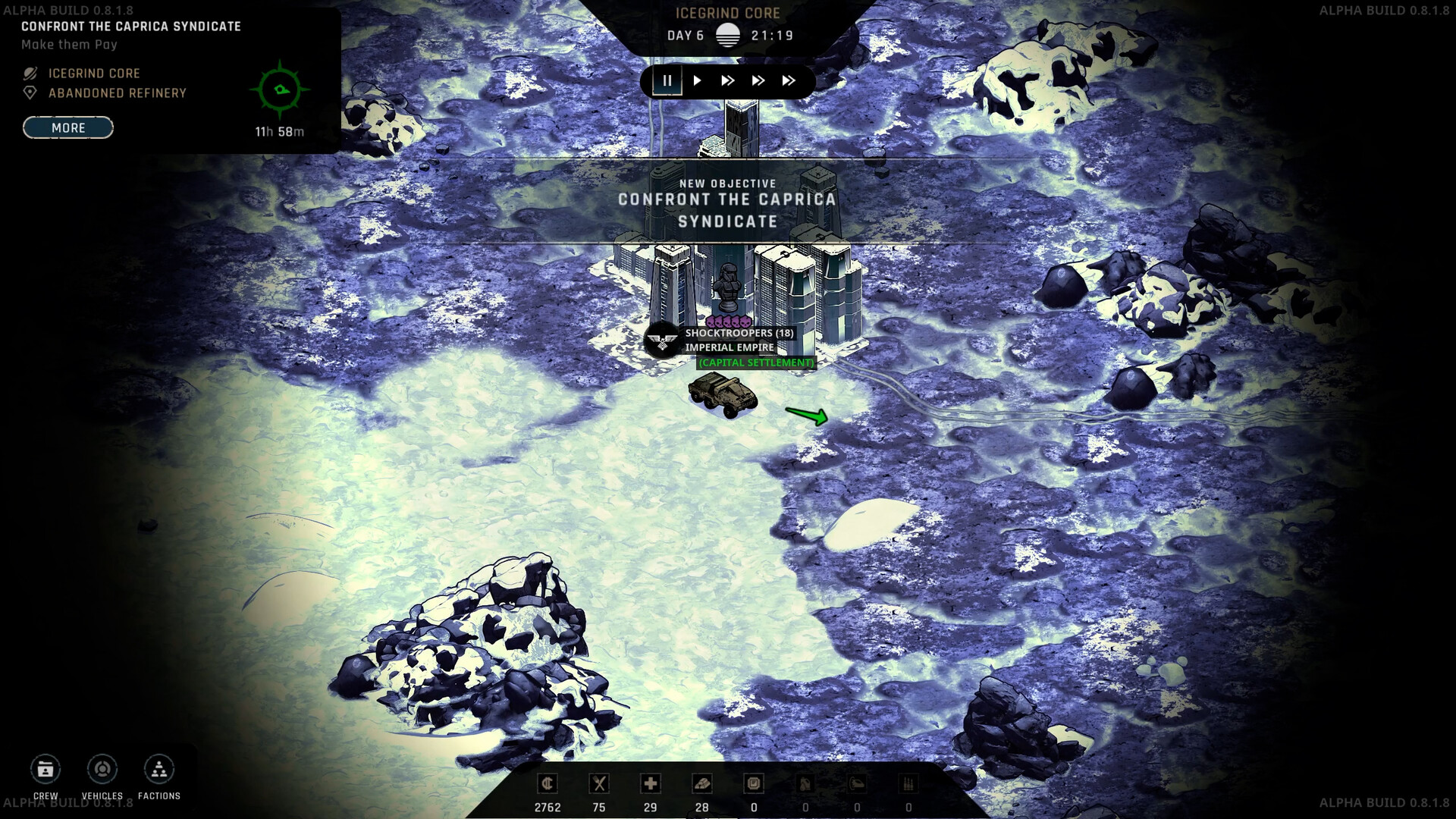Click the Icegrind Core objective entry
The height and width of the screenshot is (819, 1456).
pos(93,73)
